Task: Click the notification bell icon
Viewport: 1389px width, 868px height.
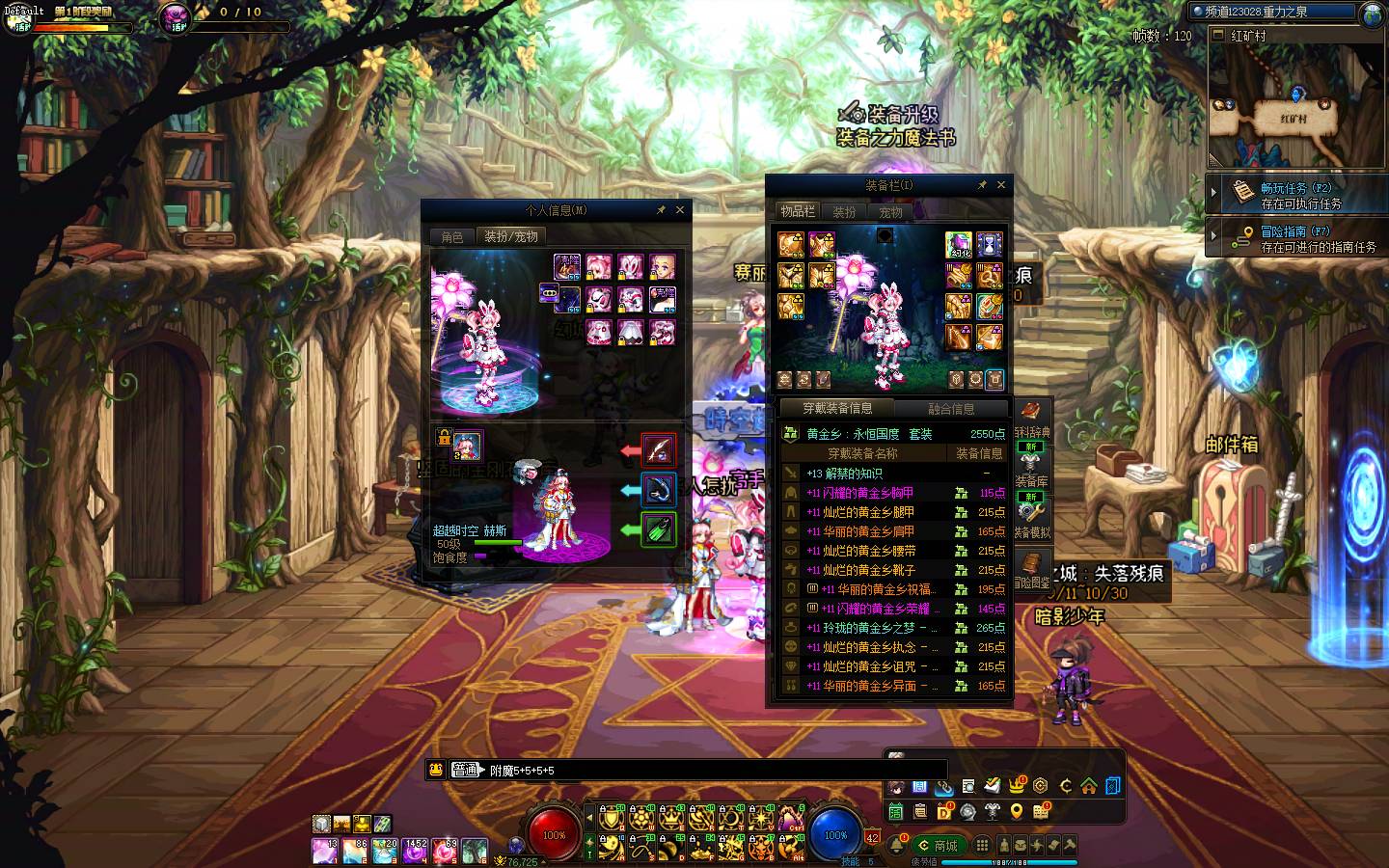Action: [897, 846]
